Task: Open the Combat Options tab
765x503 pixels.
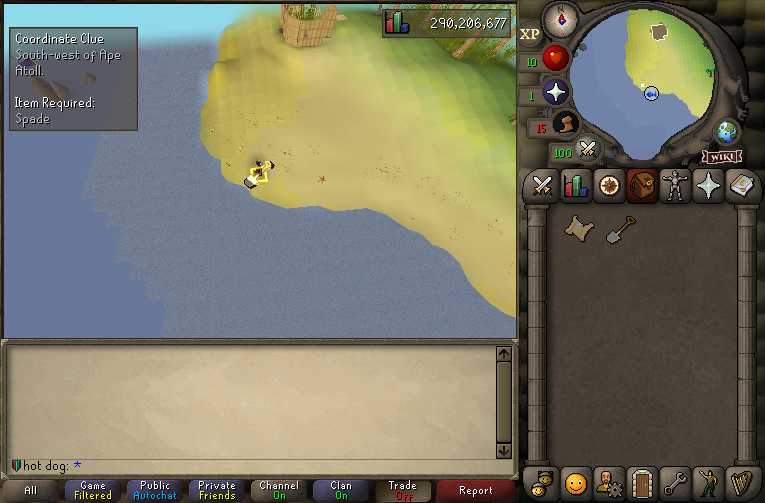Action: tap(543, 186)
